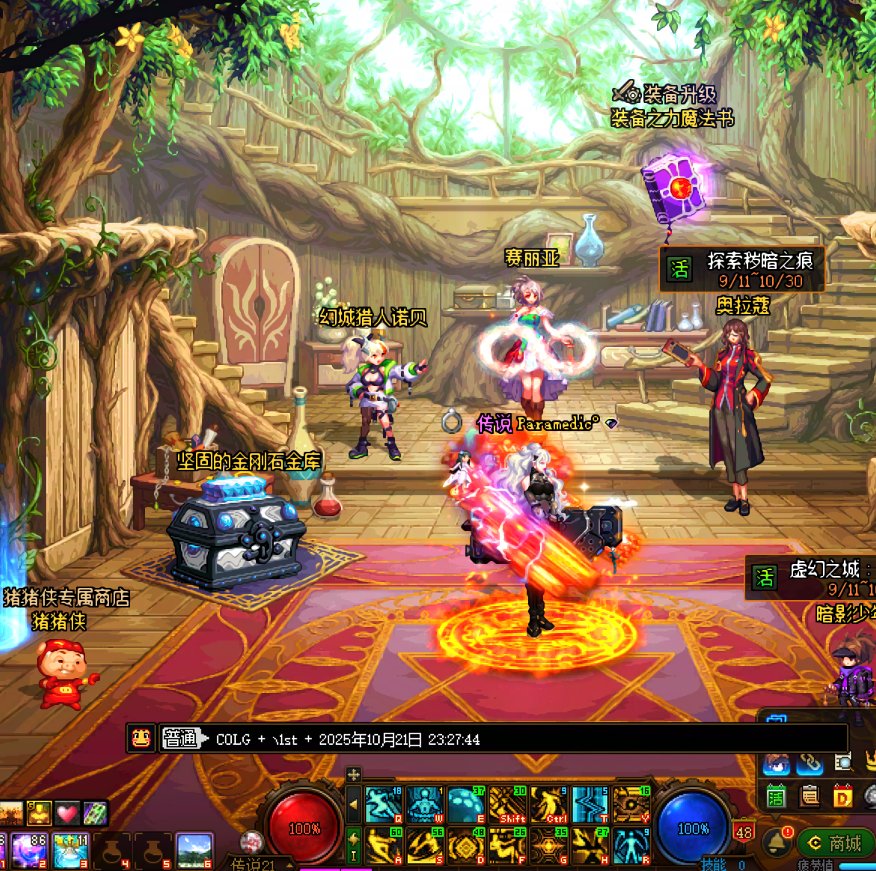Use the skill bound to R

click(x=631, y=845)
